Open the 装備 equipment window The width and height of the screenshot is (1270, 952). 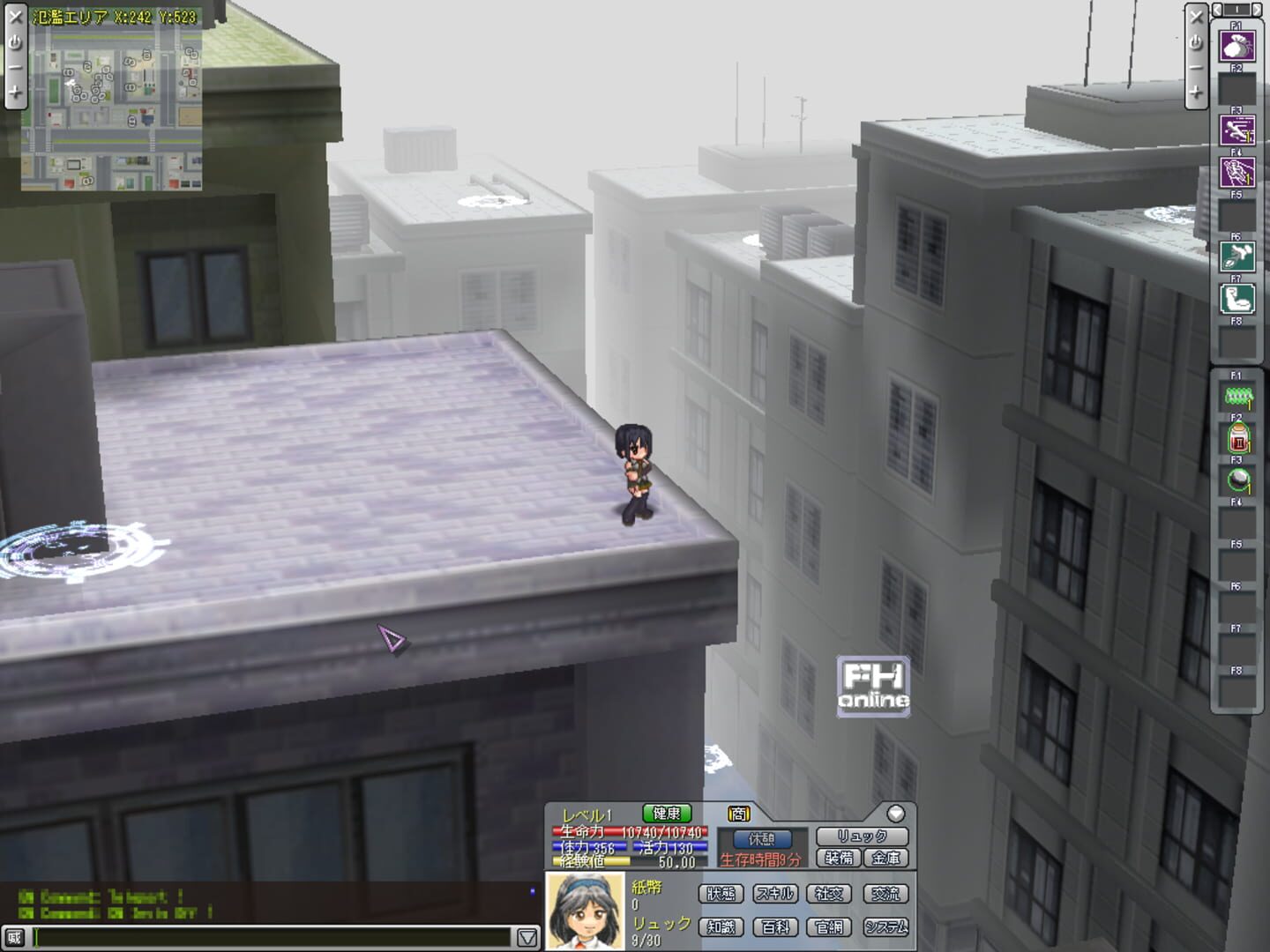click(x=840, y=858)
